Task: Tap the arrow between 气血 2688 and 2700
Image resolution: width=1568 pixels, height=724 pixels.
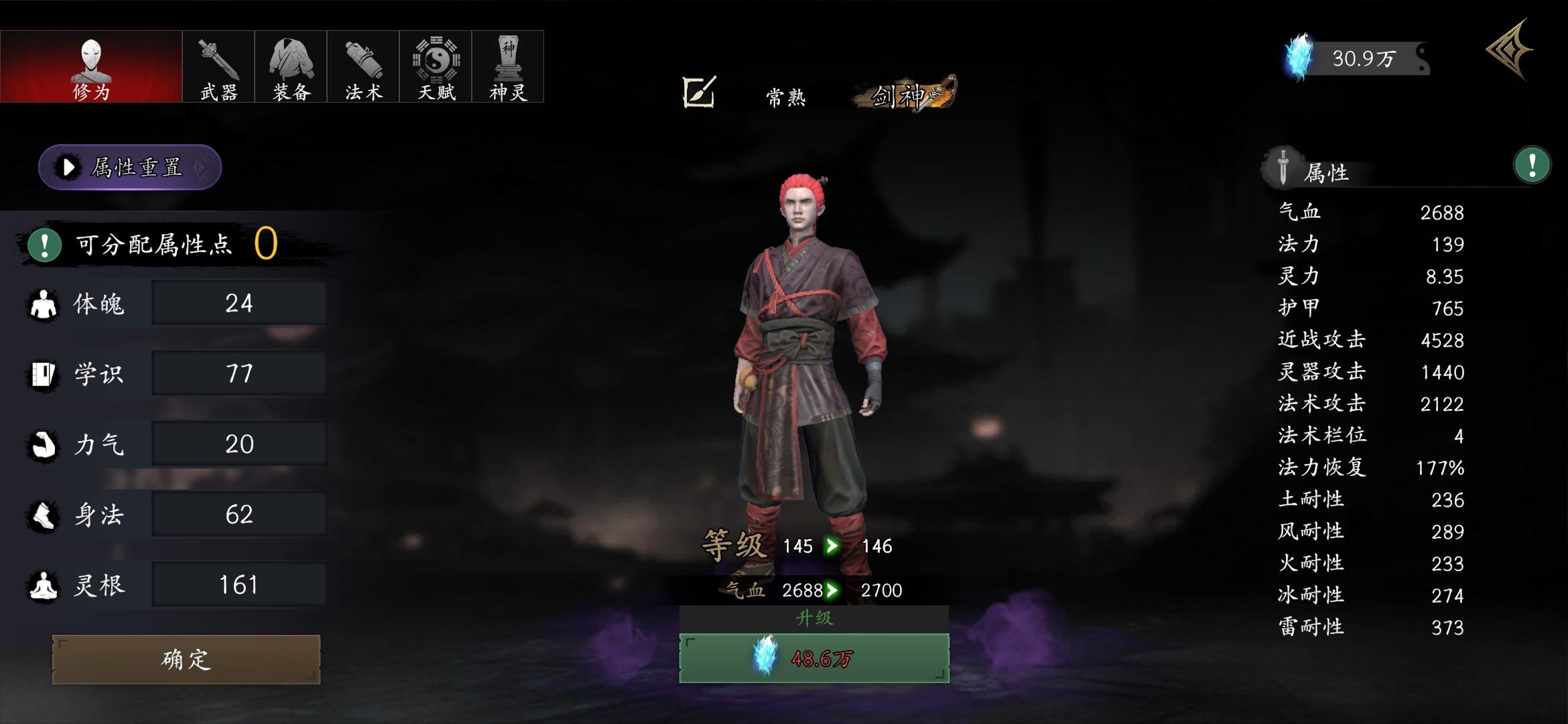Action: coord(835,591)
